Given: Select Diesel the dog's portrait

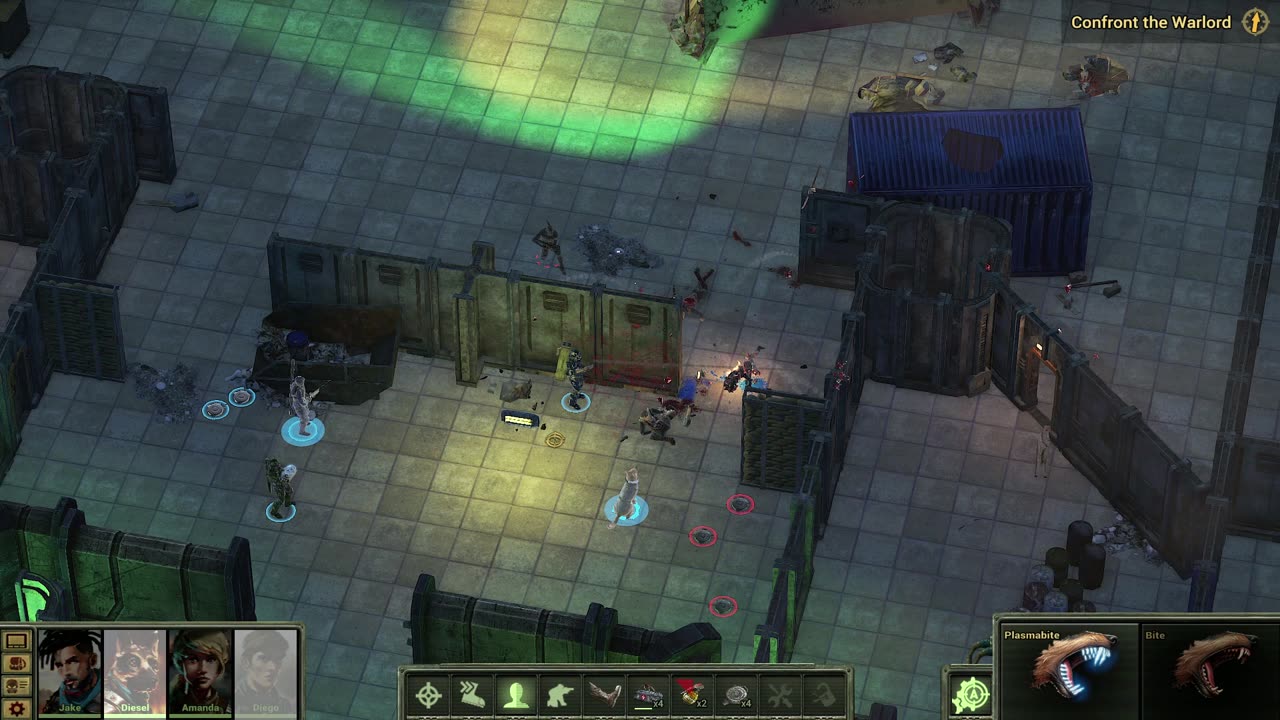Looking at the screenshot, I should point(135,669).
